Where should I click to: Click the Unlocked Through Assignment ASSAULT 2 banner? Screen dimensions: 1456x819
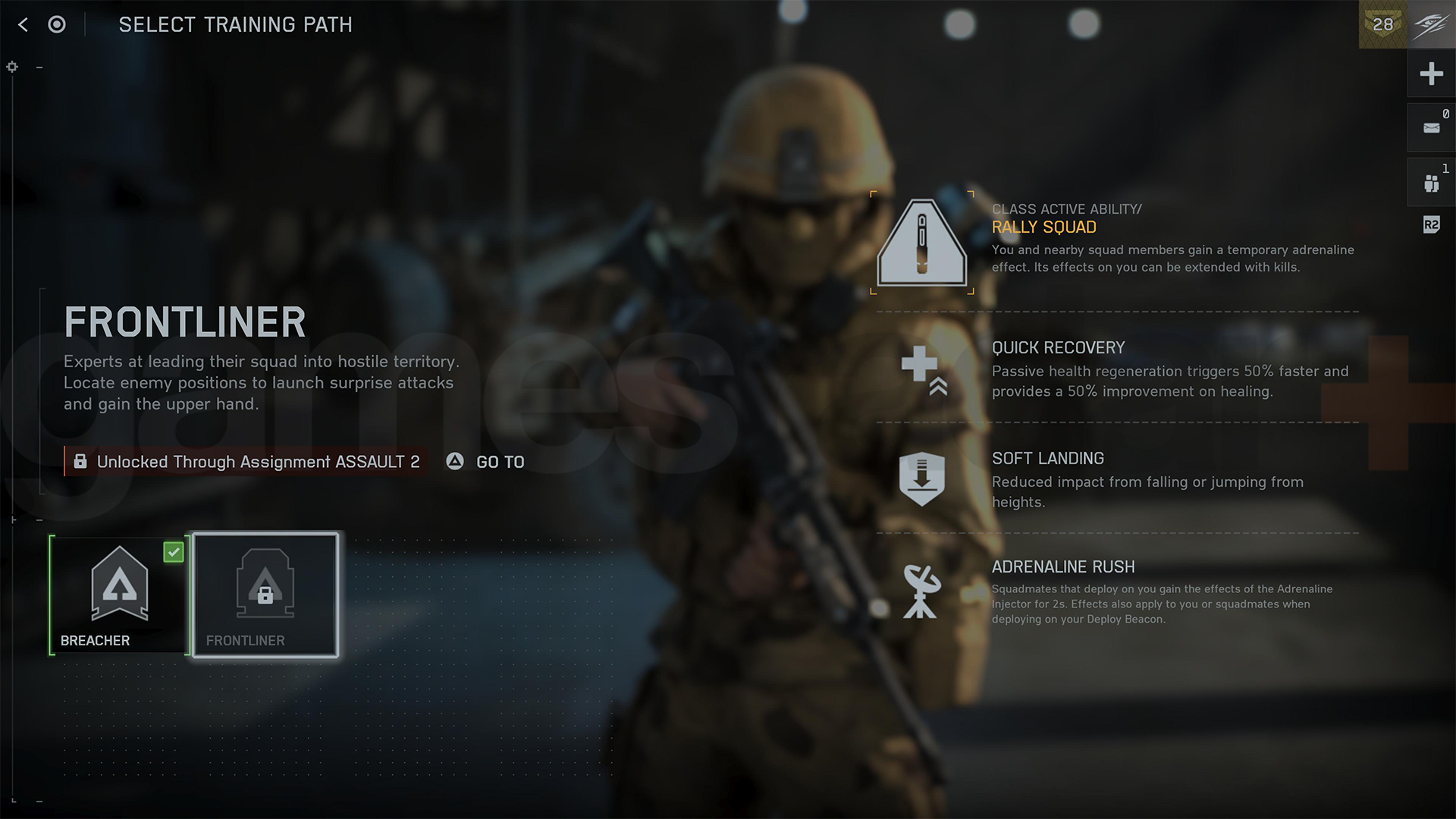(x=250, y=461)
